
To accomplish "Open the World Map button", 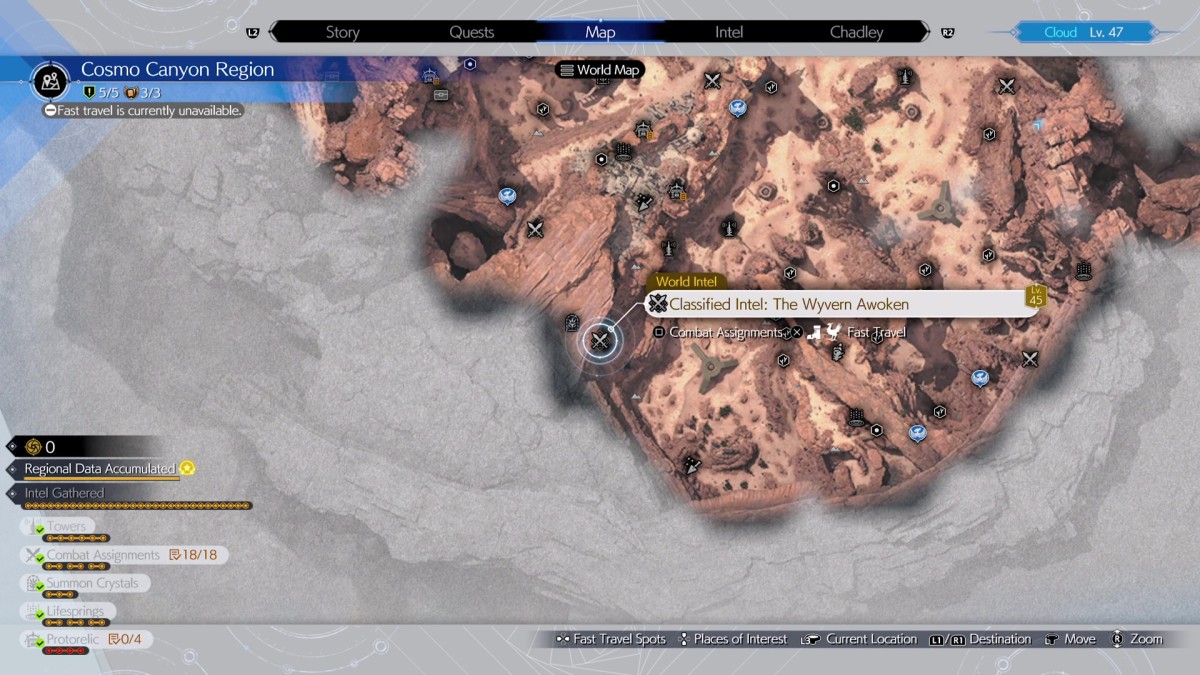I will pos(599,70).
